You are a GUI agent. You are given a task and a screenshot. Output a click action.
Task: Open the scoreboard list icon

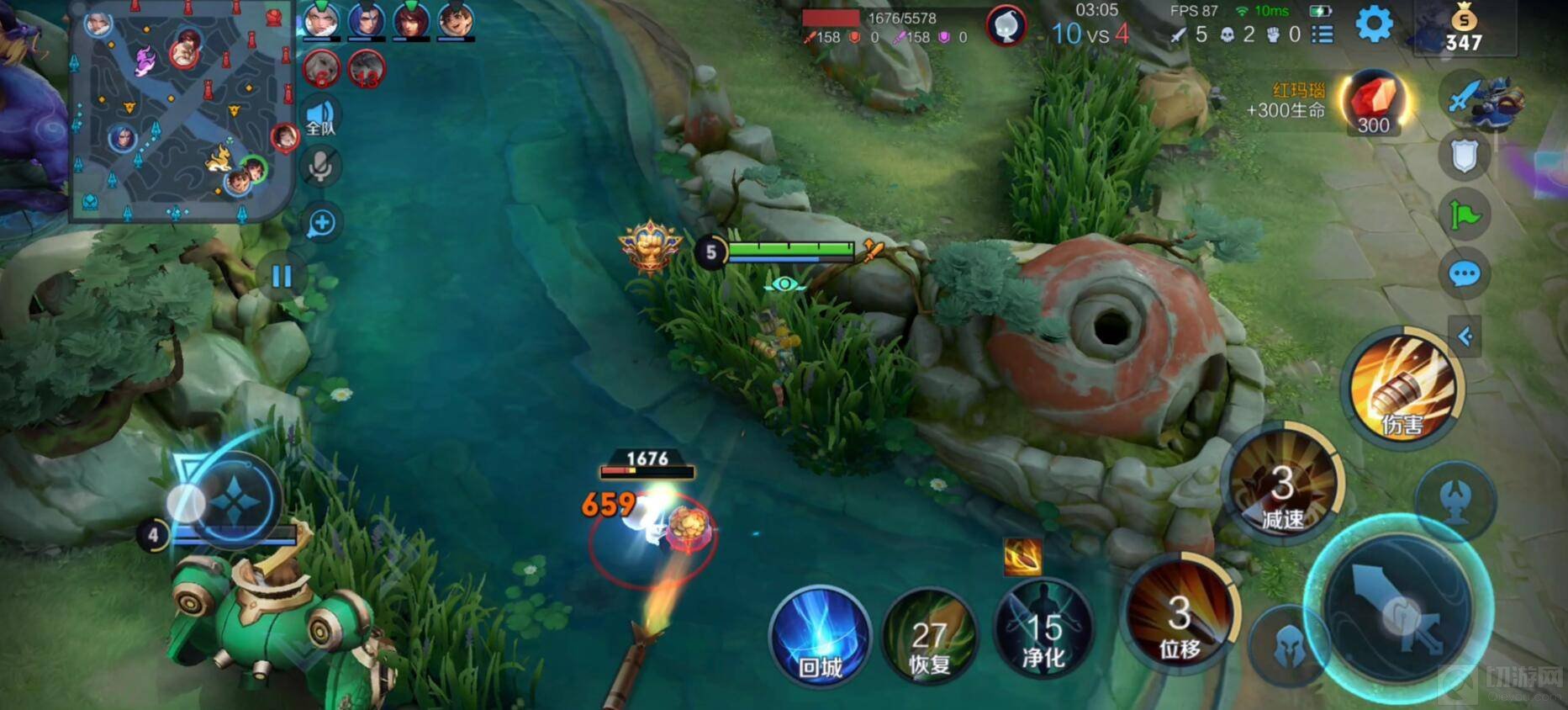[x=1323, y=34]
